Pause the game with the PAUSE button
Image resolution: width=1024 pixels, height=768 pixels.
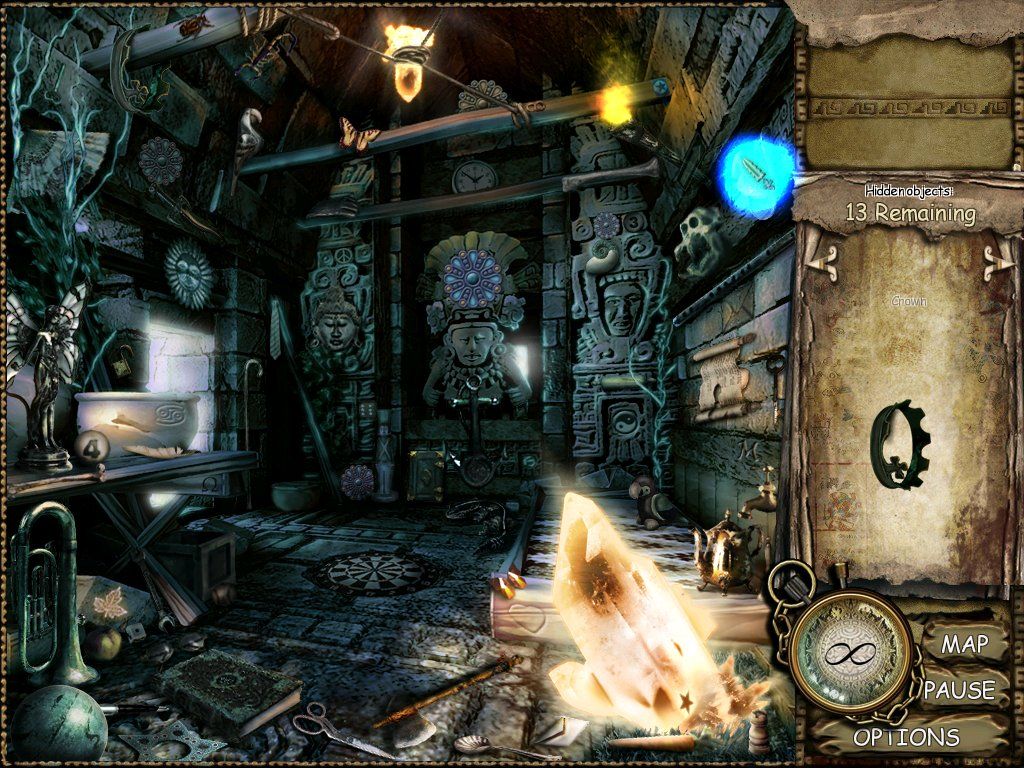[959, 690]
